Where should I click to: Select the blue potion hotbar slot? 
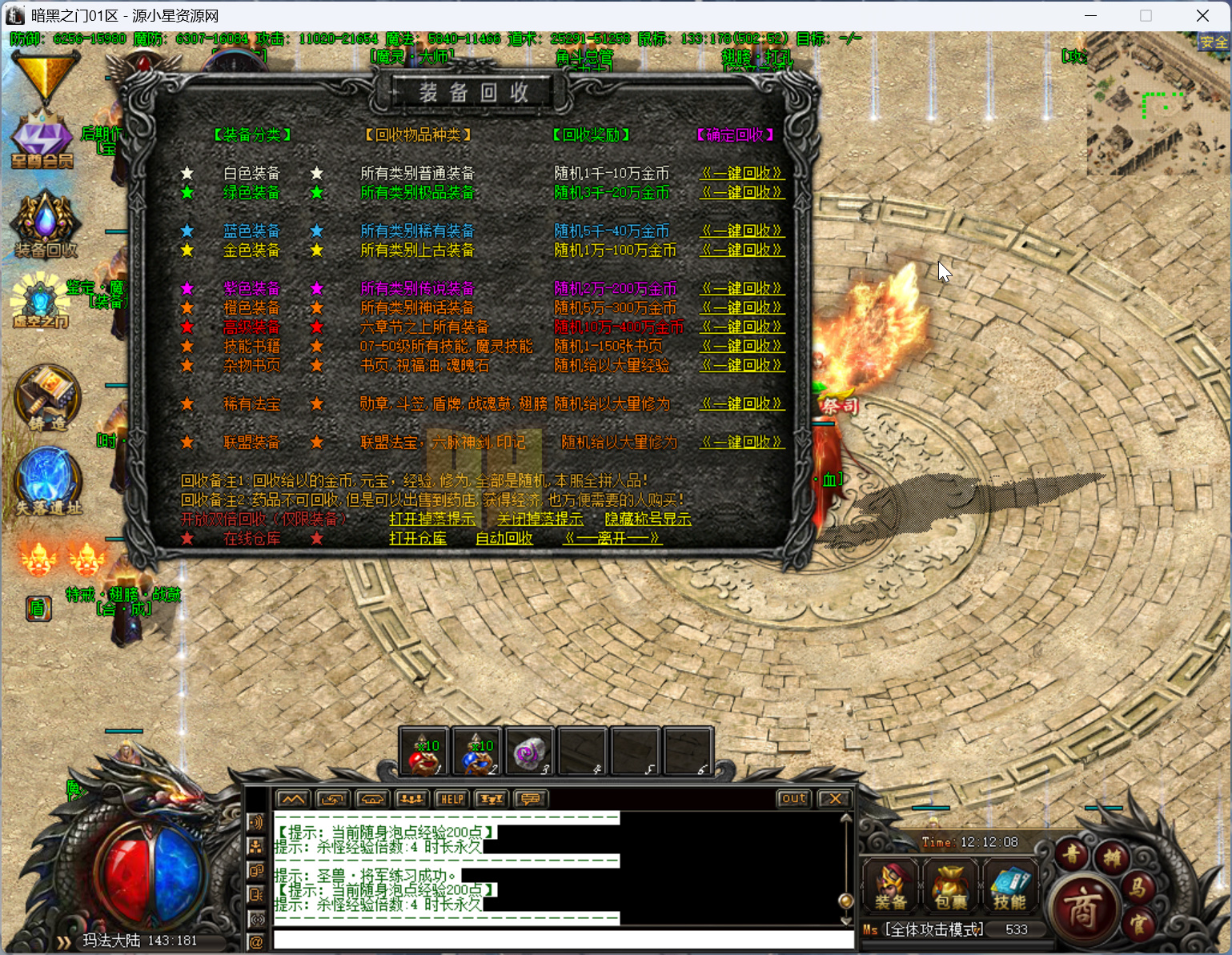point(477,752)
